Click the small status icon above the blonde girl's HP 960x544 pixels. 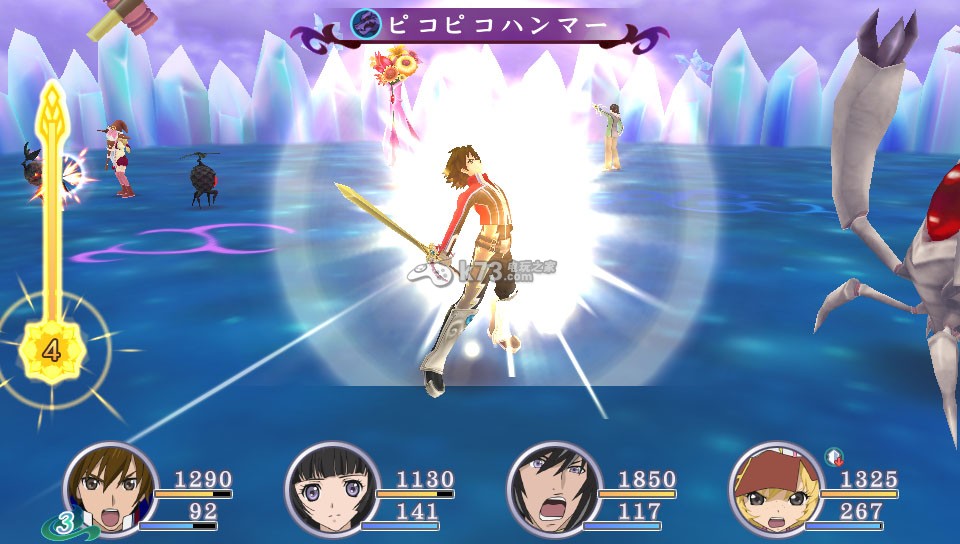833,457
